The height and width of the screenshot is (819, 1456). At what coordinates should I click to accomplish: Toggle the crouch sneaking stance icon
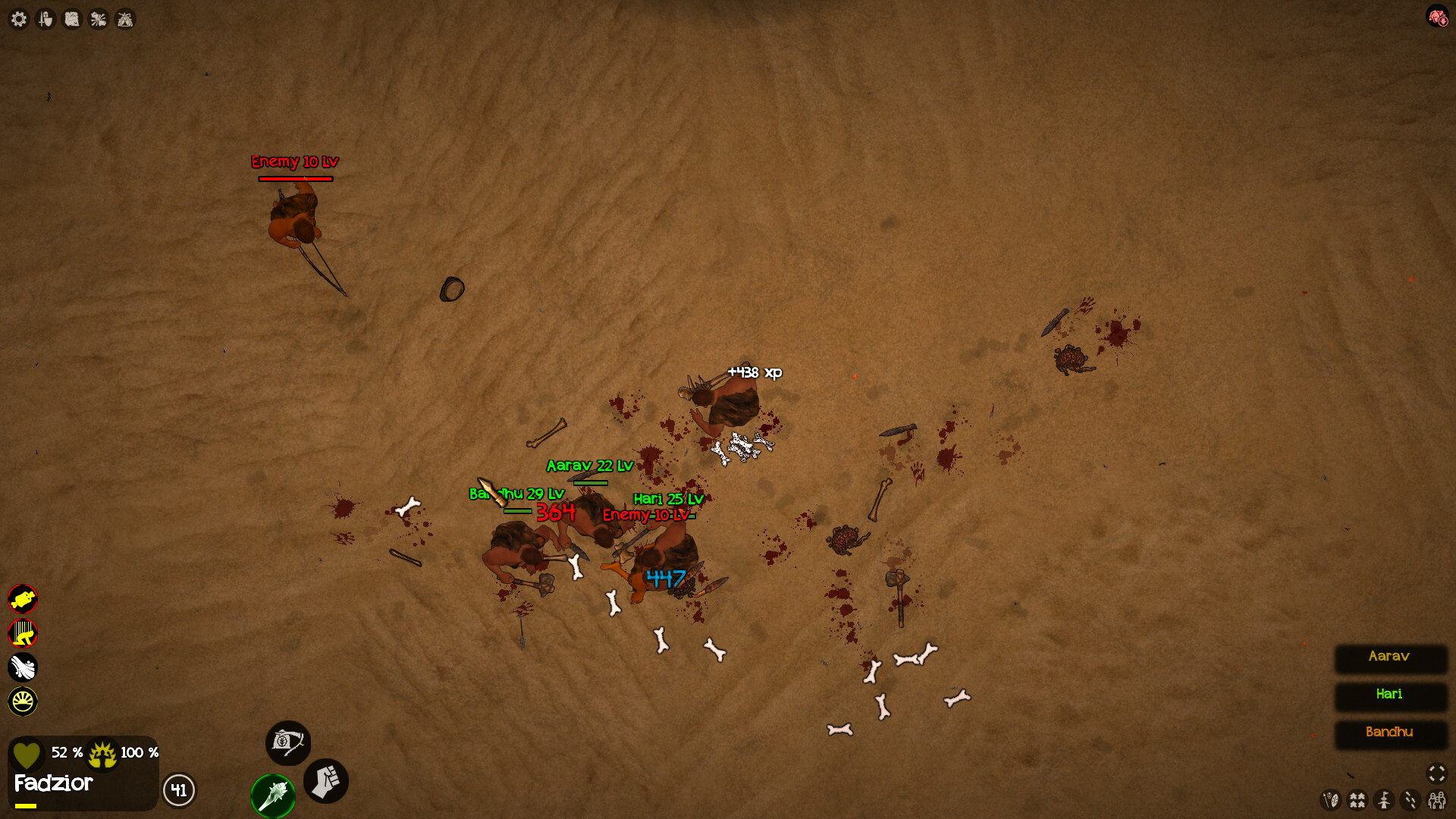click(24, 633)
